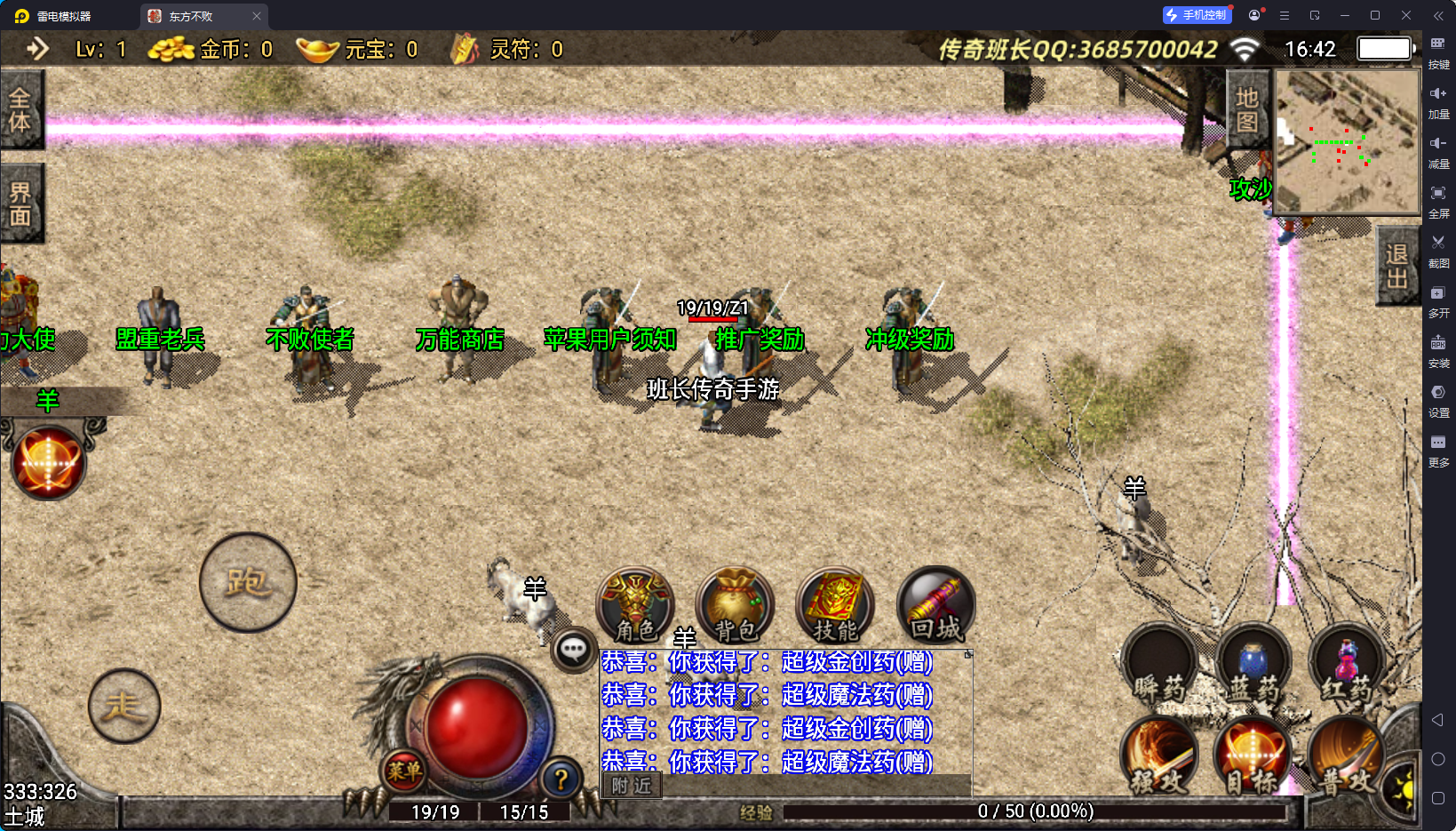
Task: Open the 角色 character panel
Action: click(x=634, y=605)
